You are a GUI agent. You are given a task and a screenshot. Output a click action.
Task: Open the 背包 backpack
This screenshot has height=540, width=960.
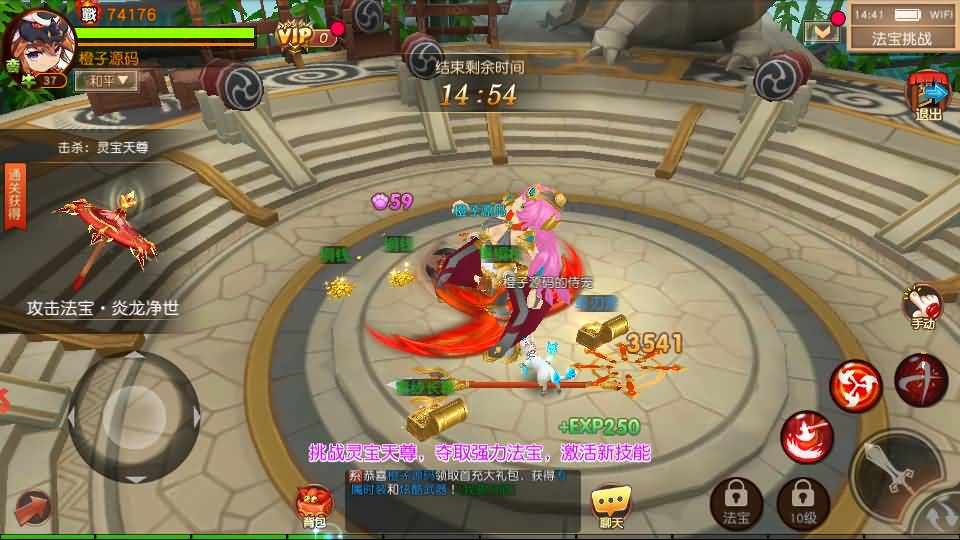click(x=314, y=506)
